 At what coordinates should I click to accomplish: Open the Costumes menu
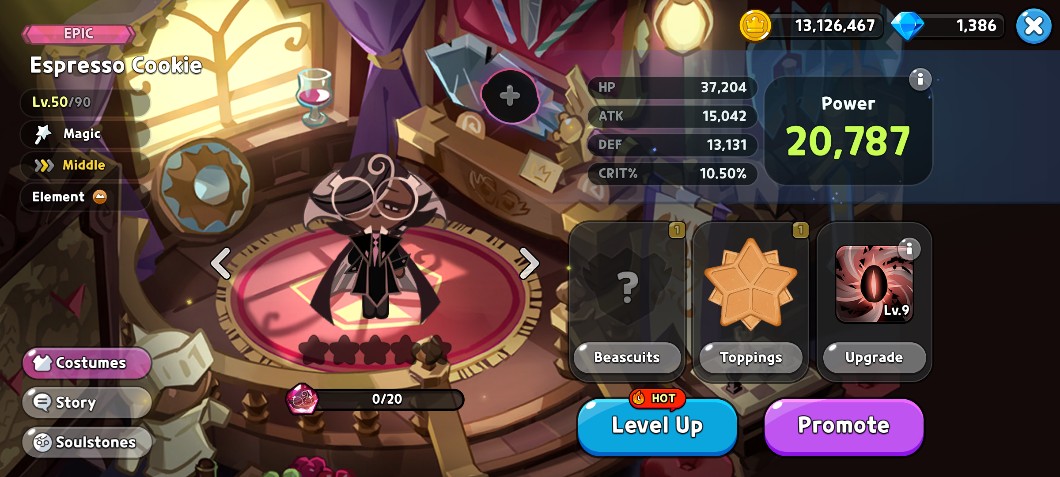pyautogui.click(x=87, y=363)
